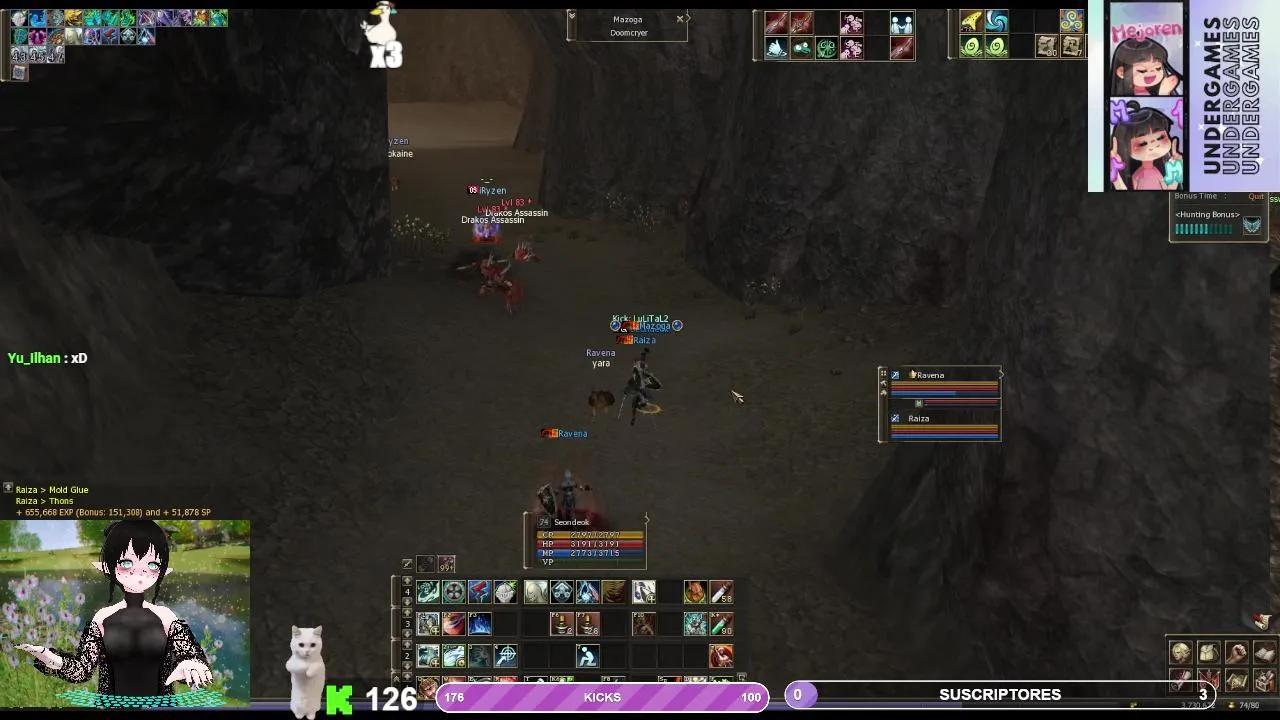
Task: Expand the Ravena party frame with its right arrow
Action: 1001,374
